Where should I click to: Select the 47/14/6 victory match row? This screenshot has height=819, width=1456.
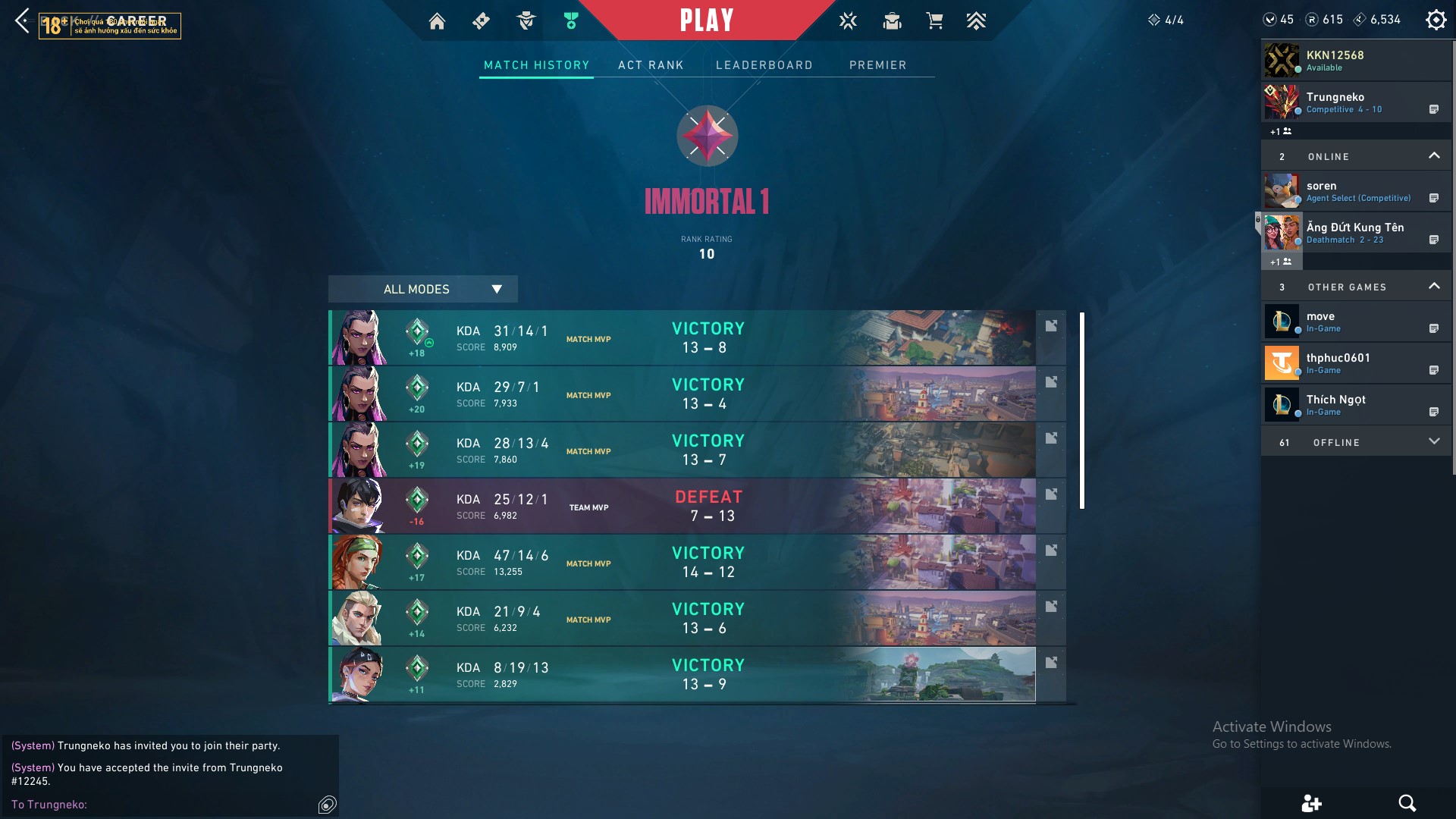click(x=682, y=562)
